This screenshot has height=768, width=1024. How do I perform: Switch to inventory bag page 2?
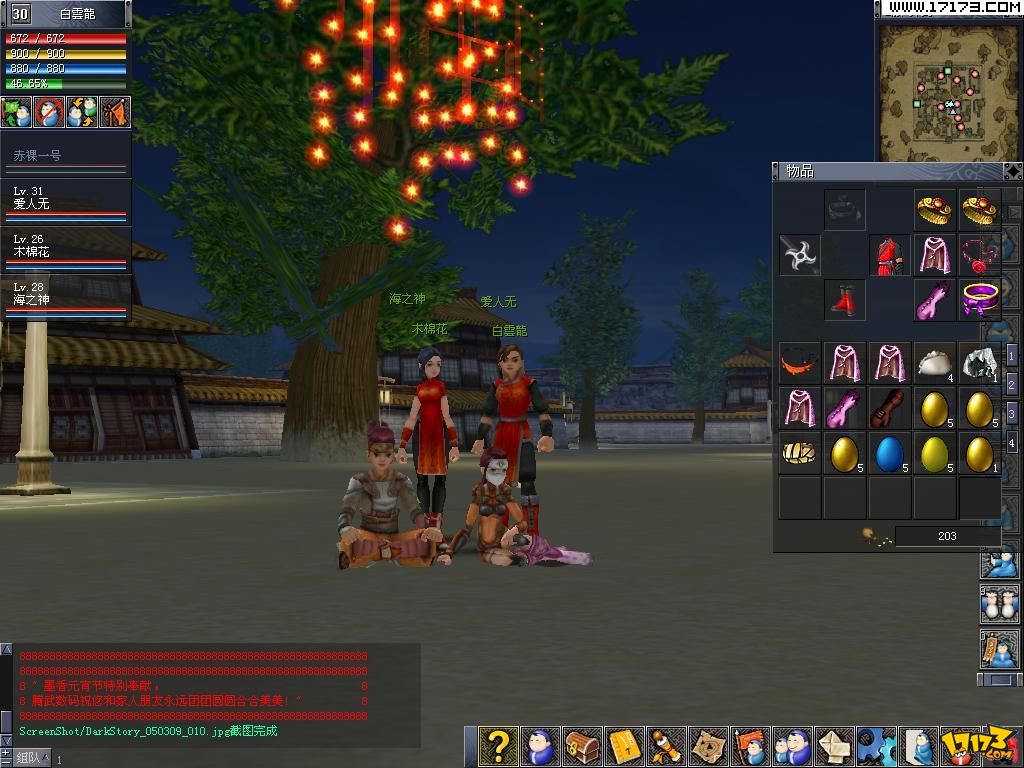(1012, 385)
